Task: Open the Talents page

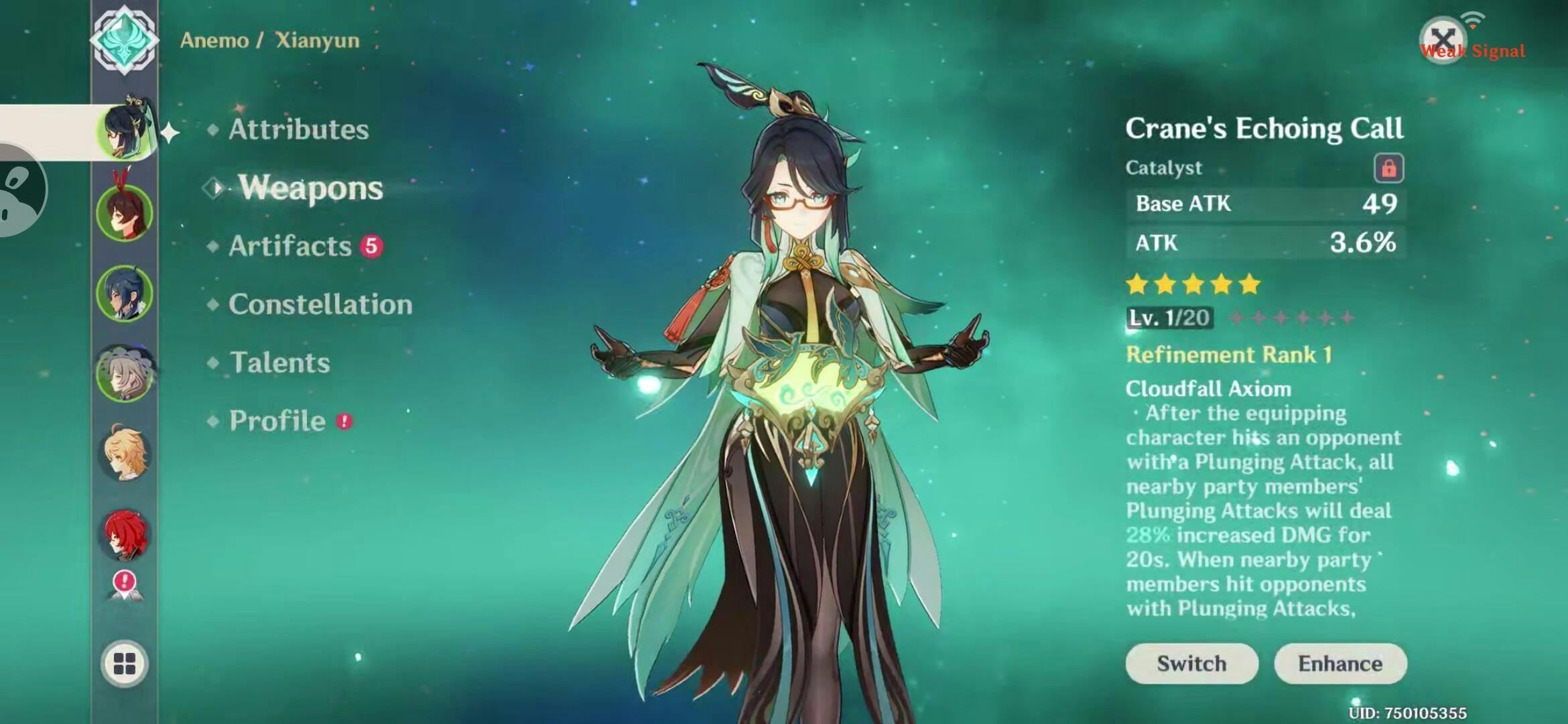Action: (279, 363)
